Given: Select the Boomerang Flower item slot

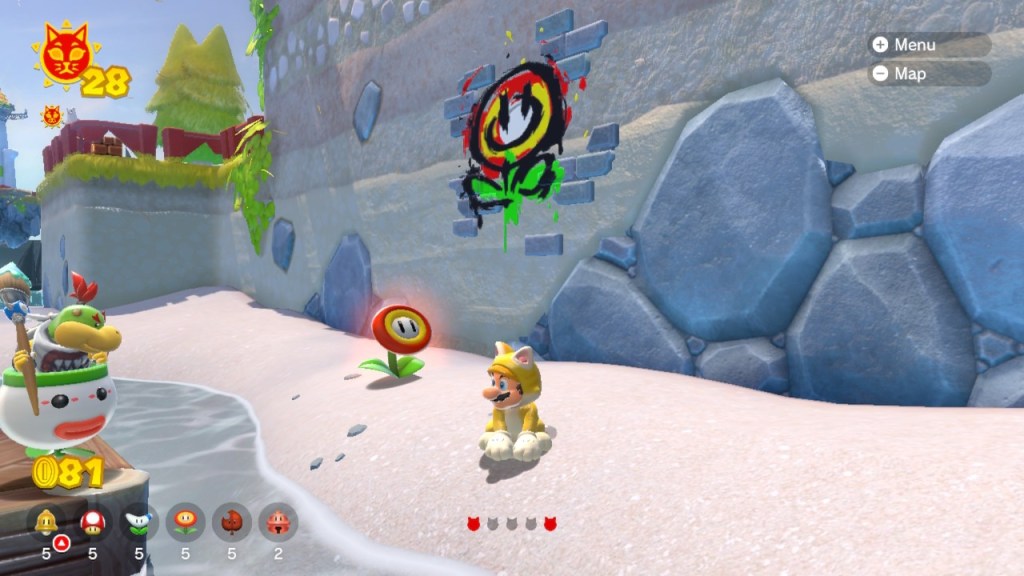Looking at the screenshot, I should pyautogui.click(x=139, y=522).
